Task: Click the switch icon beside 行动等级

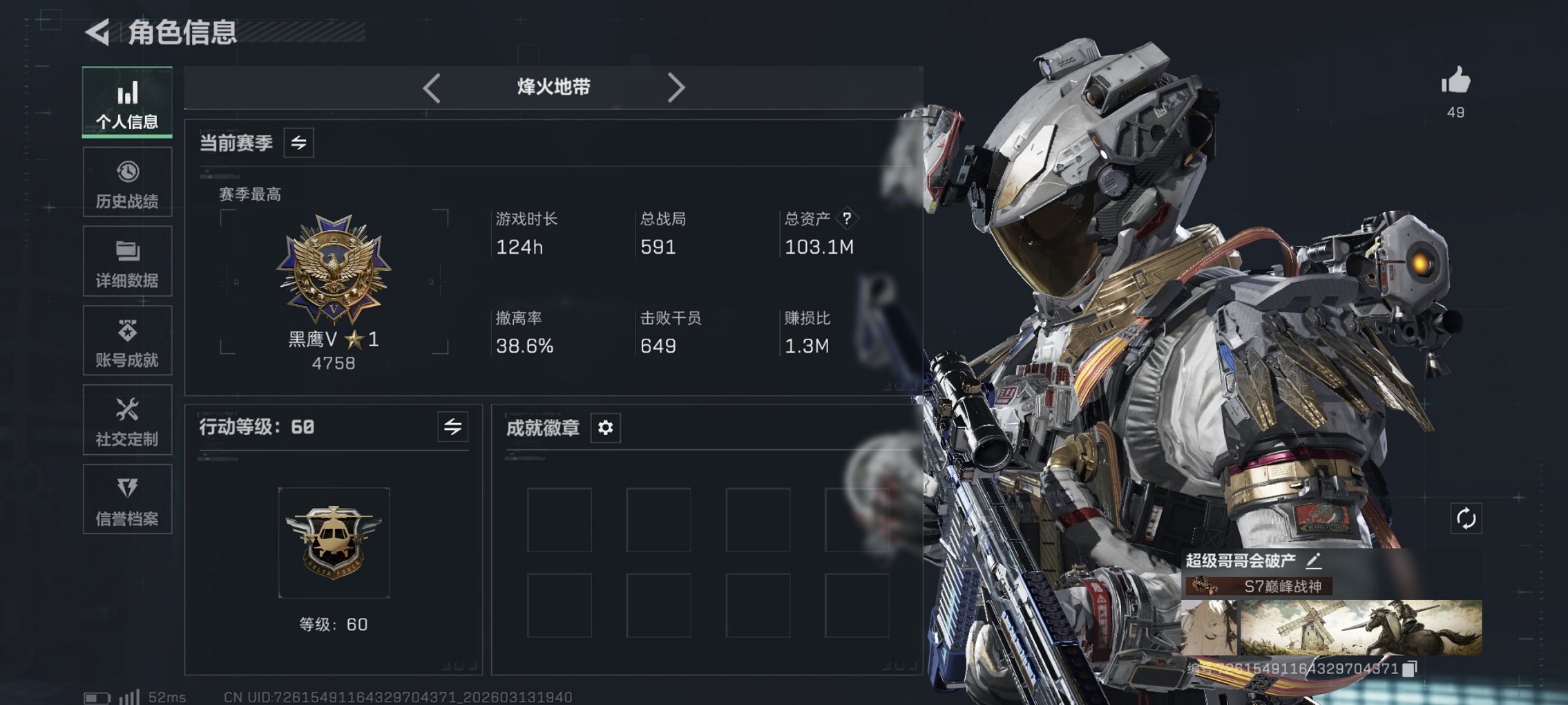Action: 452,428
